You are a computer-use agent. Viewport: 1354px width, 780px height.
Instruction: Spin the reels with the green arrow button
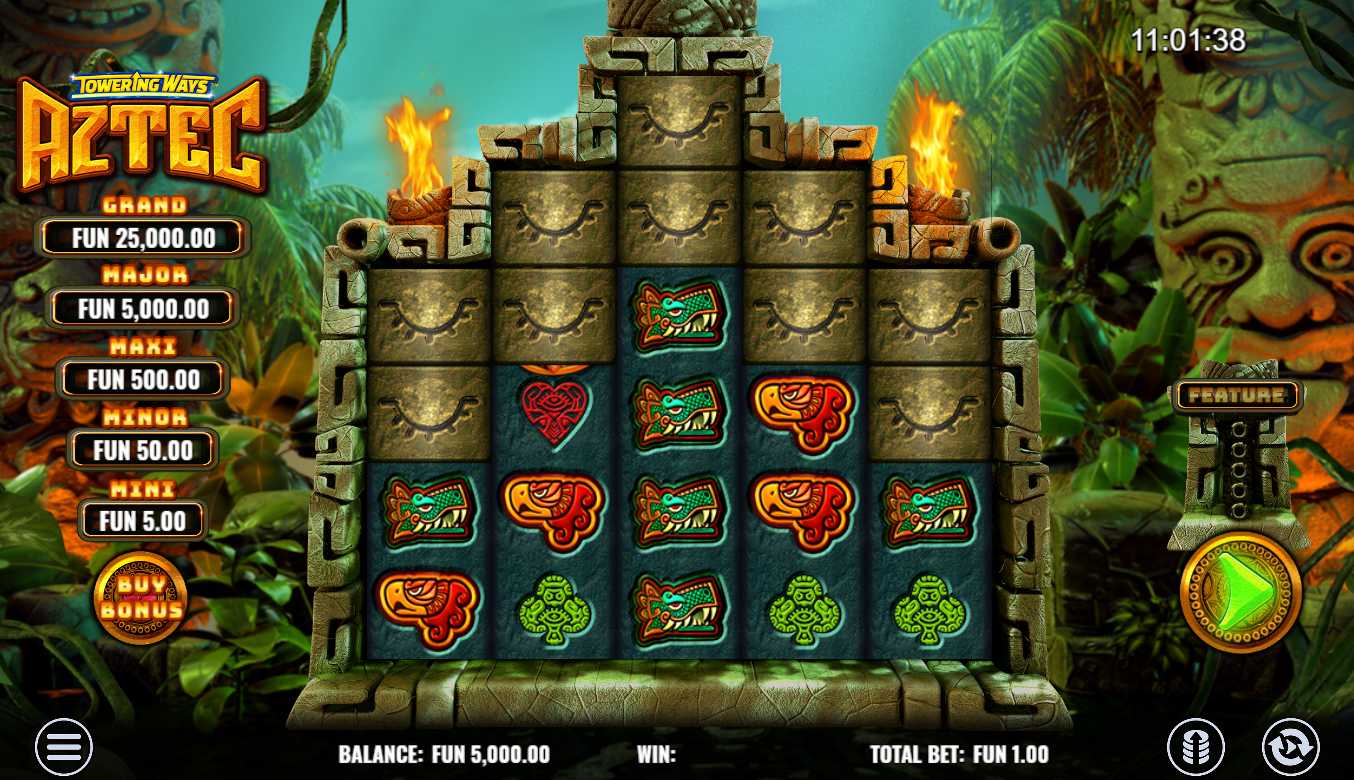(1240, 591)
